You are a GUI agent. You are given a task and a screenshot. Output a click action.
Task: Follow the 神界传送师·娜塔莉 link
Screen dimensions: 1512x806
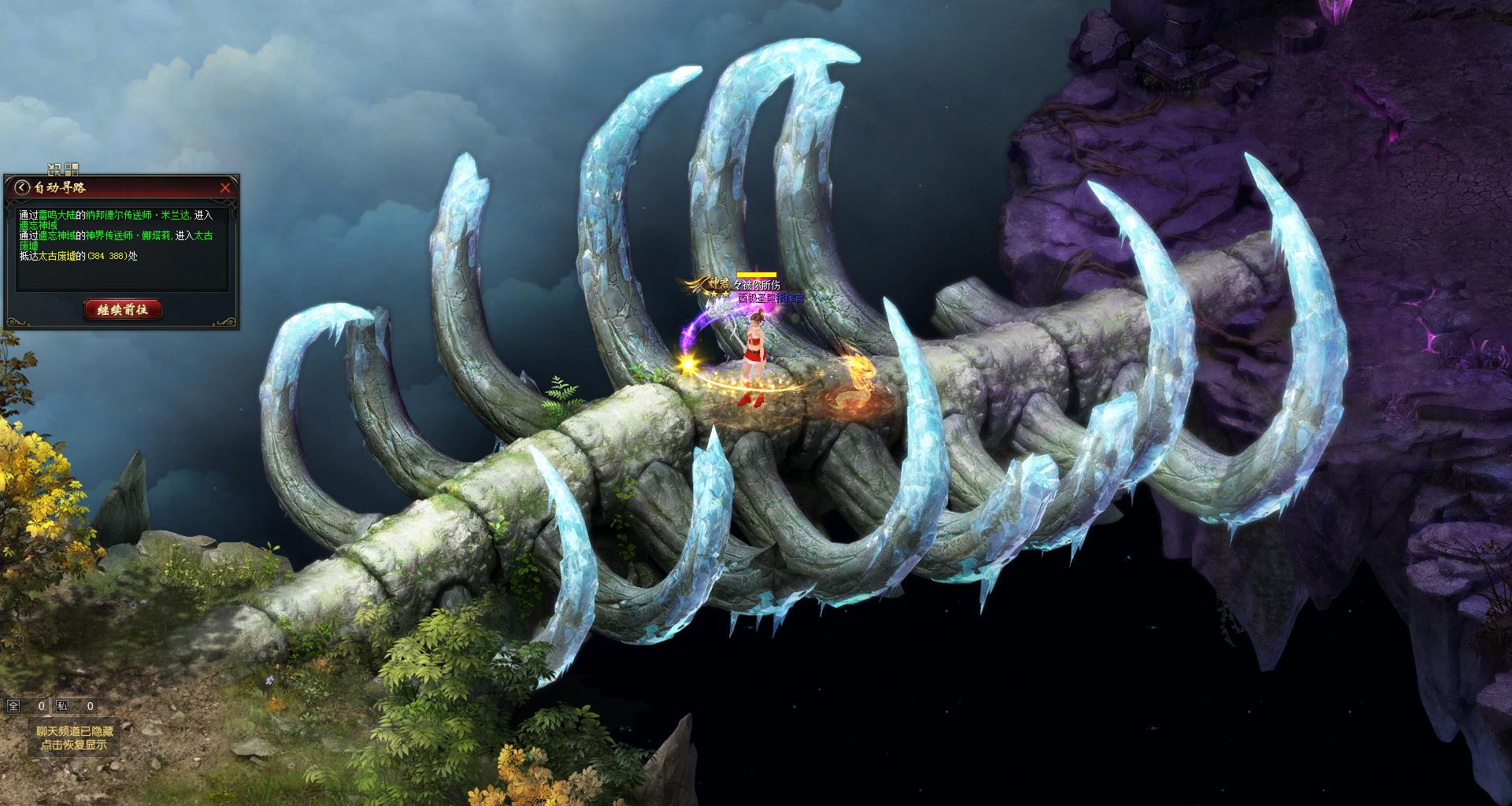click(x=128, y=235)
